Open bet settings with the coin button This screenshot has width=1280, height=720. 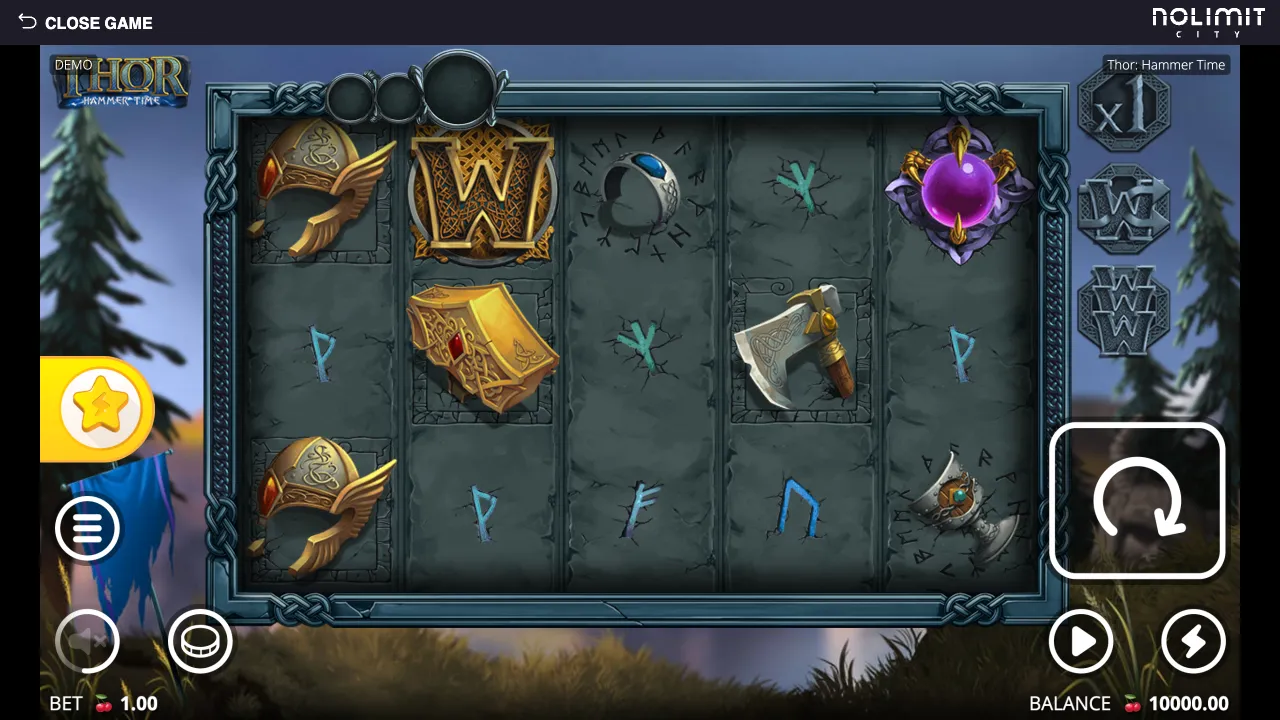click(x=200, y=641)
